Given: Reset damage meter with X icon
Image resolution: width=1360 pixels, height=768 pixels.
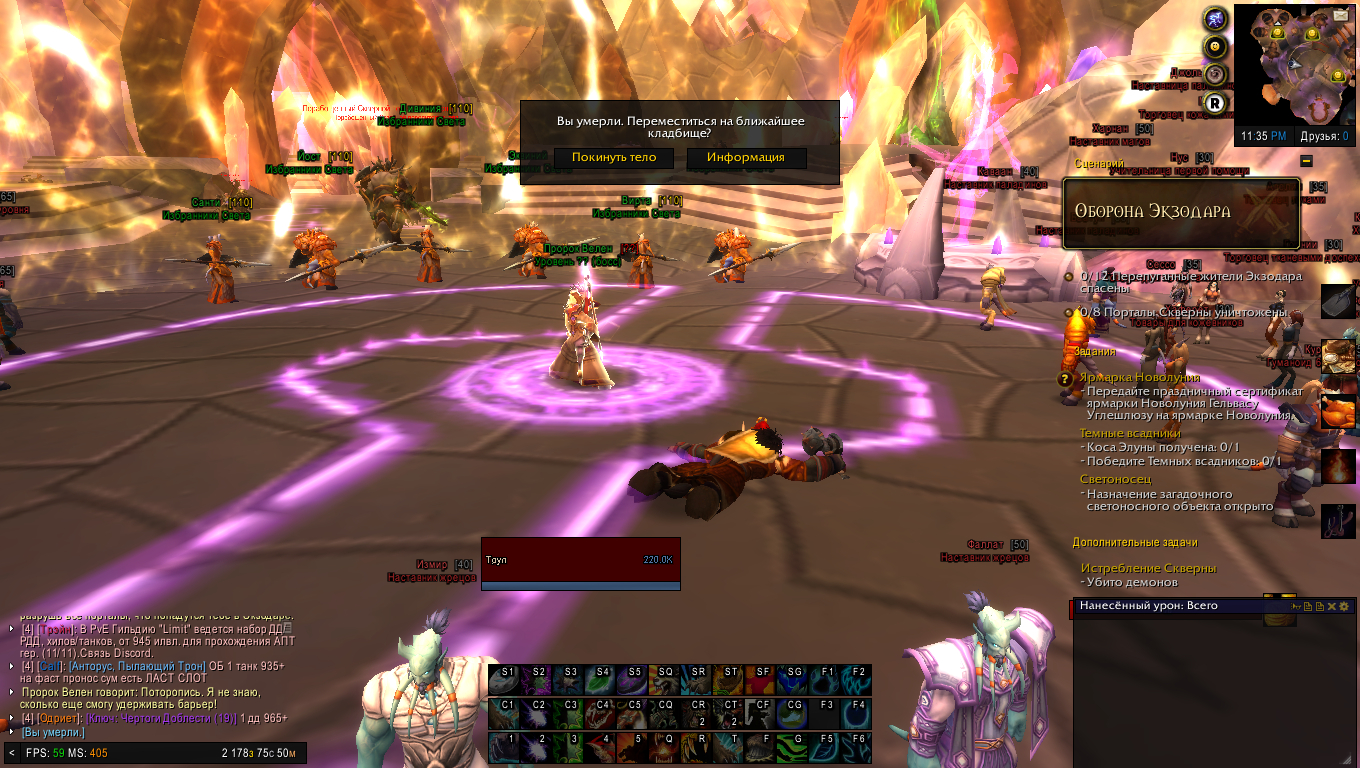Looking at the screenshot, I should click(x=1331, y=606).
